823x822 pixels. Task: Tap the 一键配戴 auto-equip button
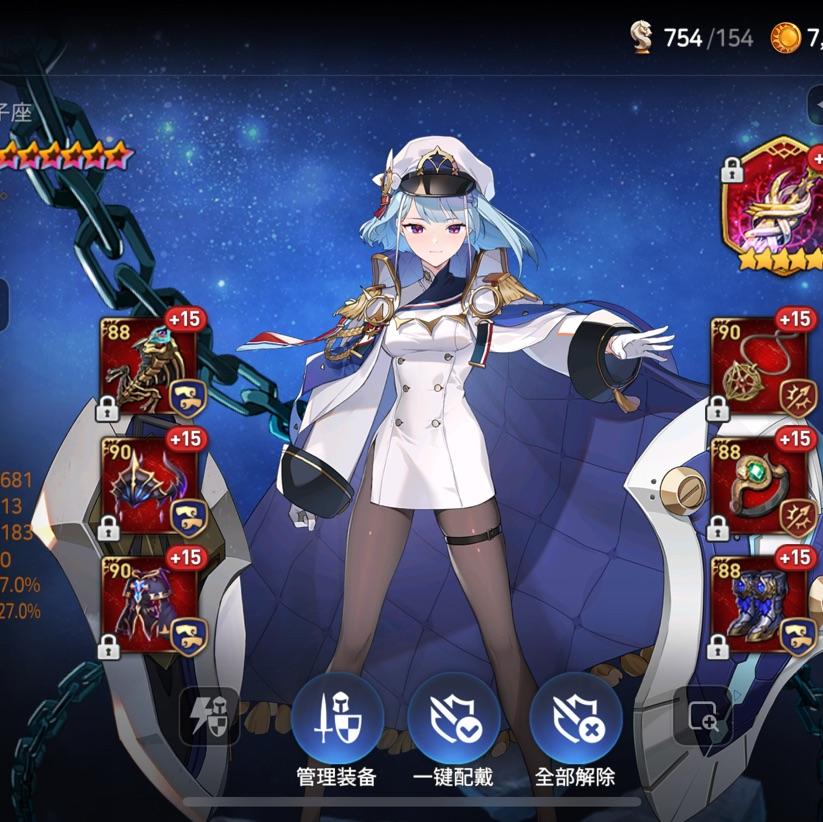pos(454,721)
